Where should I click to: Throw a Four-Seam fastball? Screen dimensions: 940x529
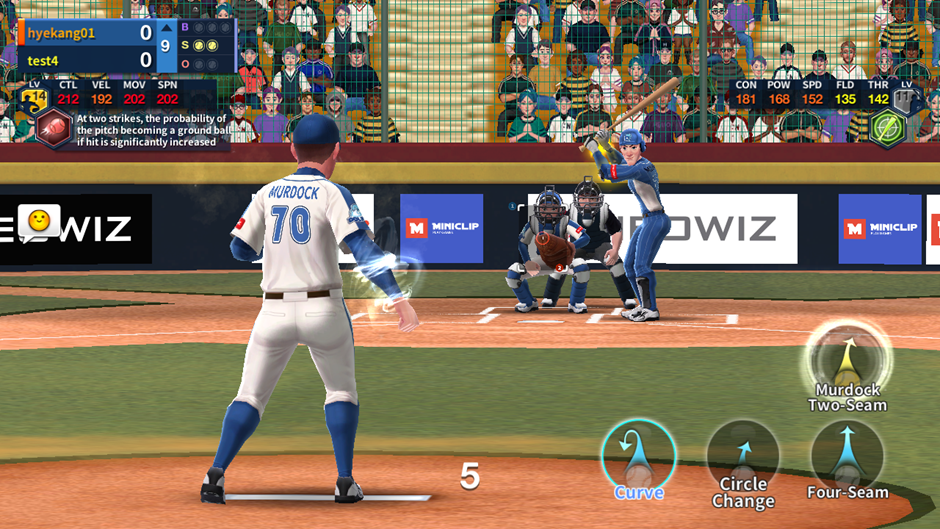847,456
